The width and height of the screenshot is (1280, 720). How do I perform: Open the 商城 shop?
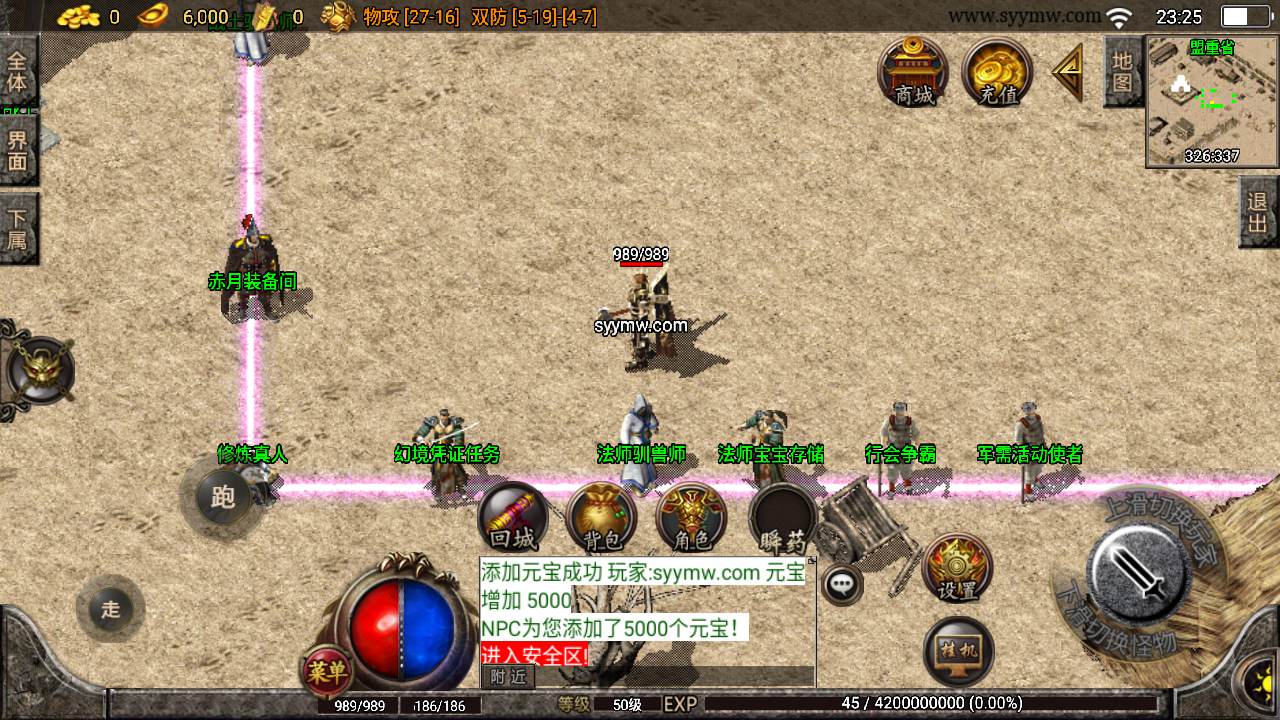(913, 72)
